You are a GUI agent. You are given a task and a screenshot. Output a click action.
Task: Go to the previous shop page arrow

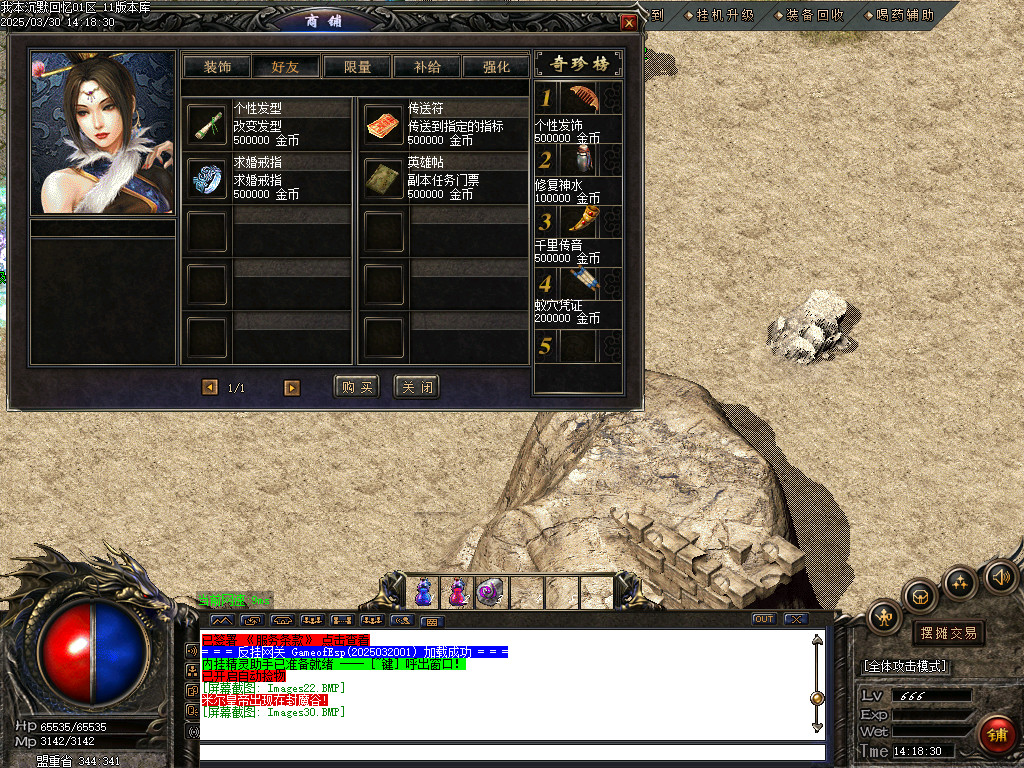[x=209, y=387]
